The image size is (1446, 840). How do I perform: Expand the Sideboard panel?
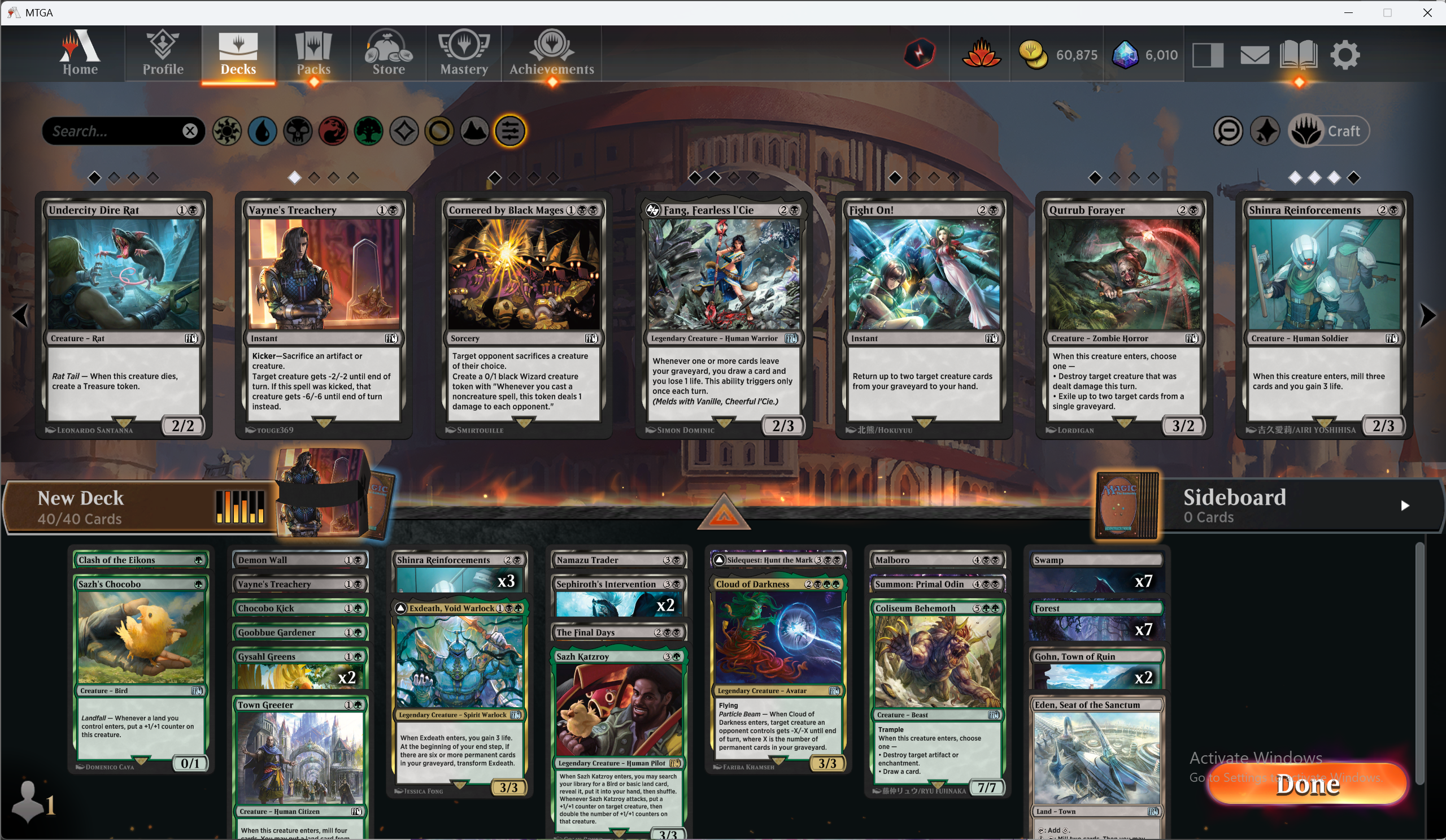coord(1405,506)
